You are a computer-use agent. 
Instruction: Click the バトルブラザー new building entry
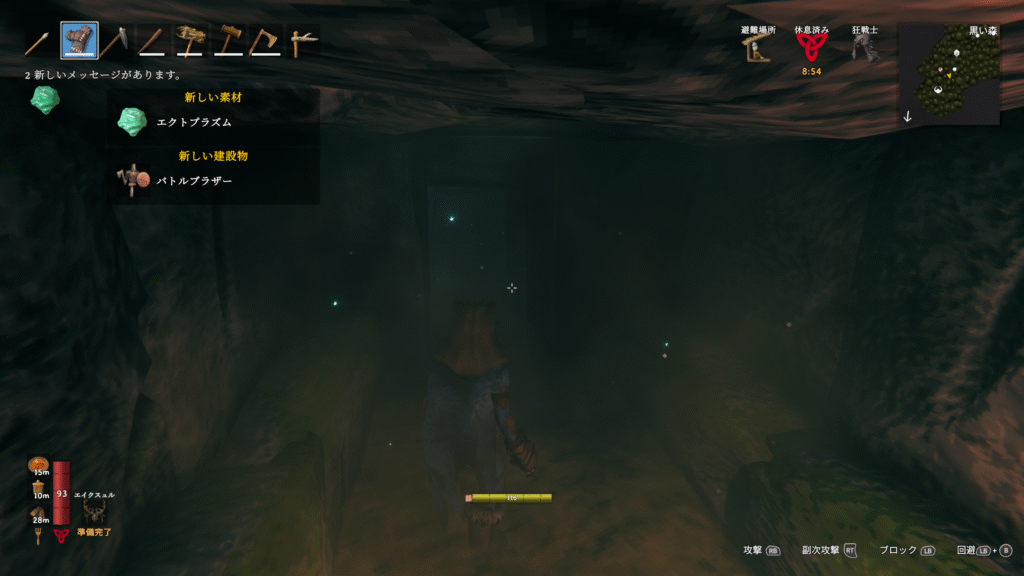(x=193, y=181)
